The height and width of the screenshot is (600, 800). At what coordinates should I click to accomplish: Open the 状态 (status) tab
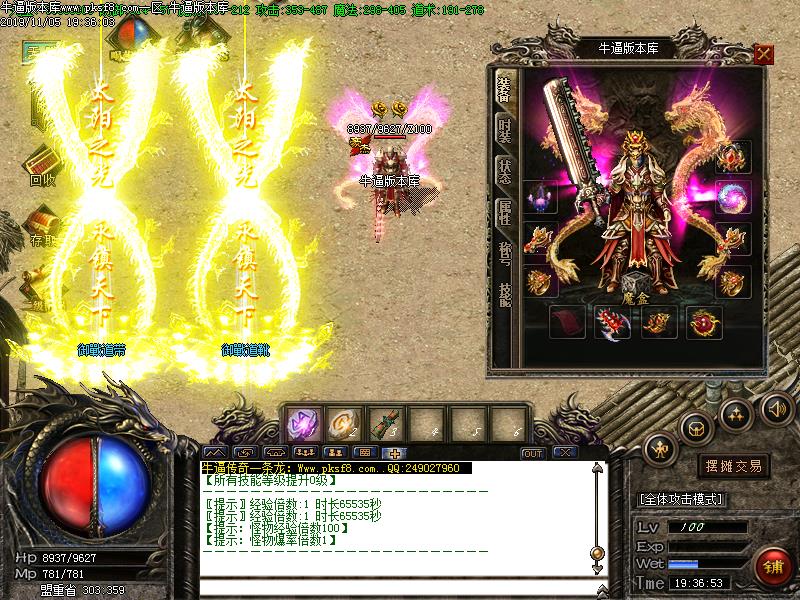click(504, 170)
